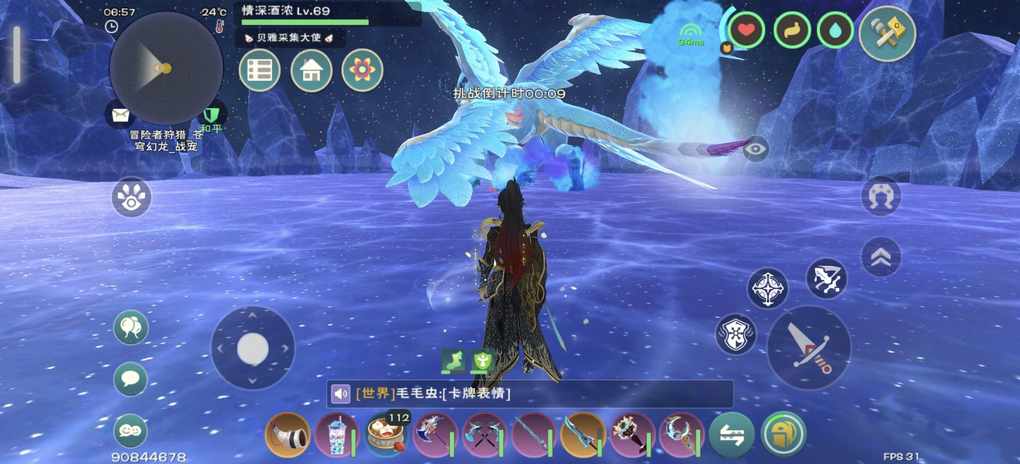Click the eye view toggle
This screenshot has width=1020, height=464.
(x=756, y=149)
